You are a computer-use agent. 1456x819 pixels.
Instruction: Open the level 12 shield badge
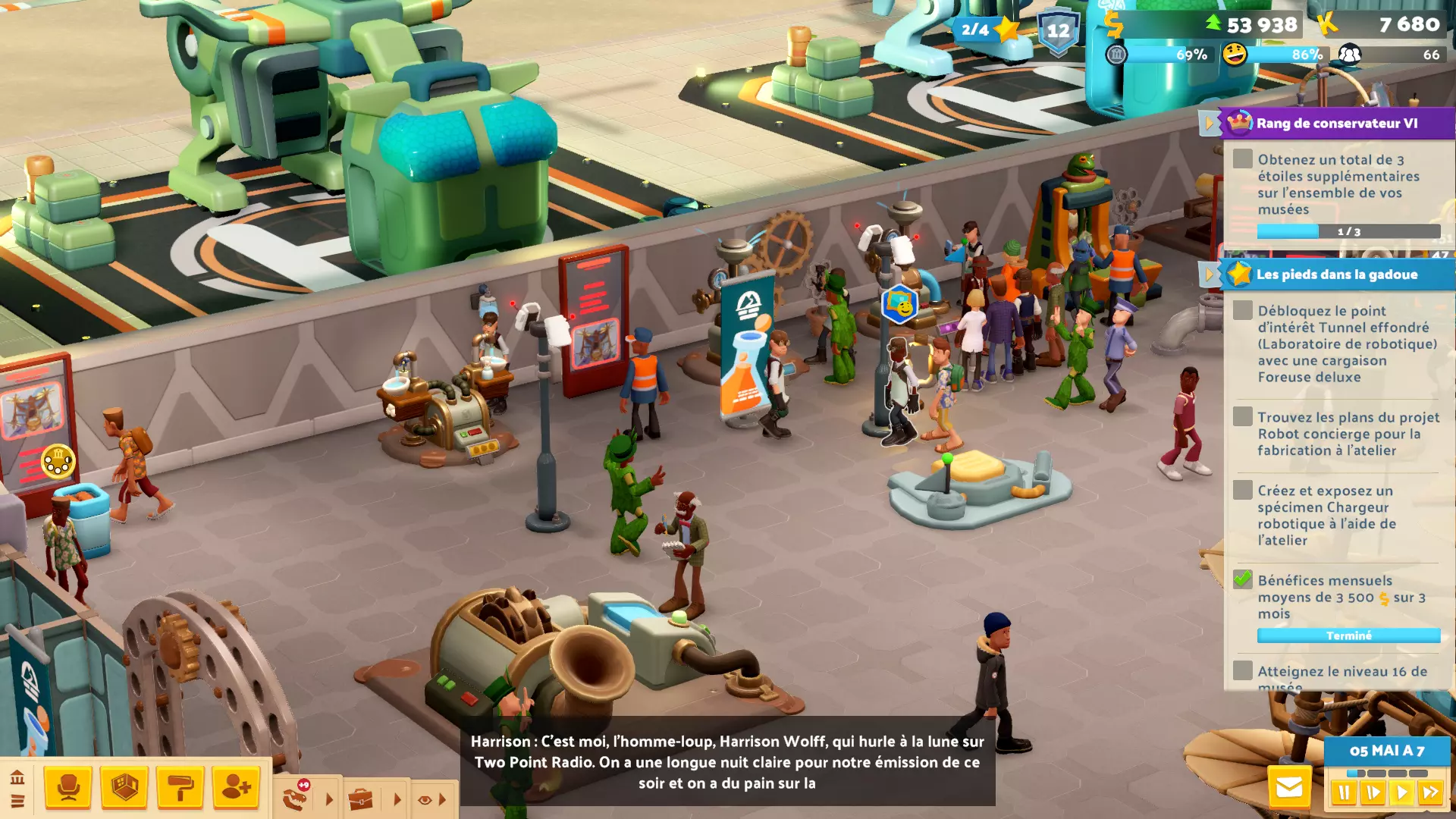pos(1058,31)
